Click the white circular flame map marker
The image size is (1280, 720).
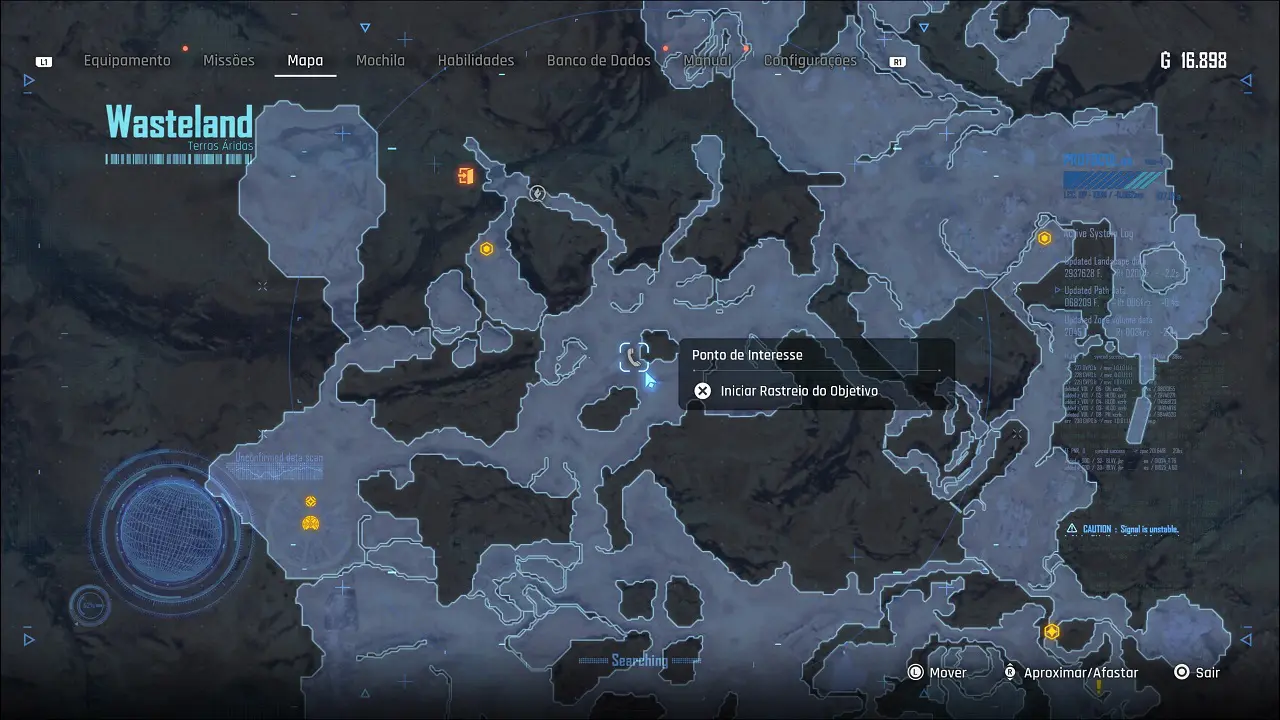click(x=537, y=193)
